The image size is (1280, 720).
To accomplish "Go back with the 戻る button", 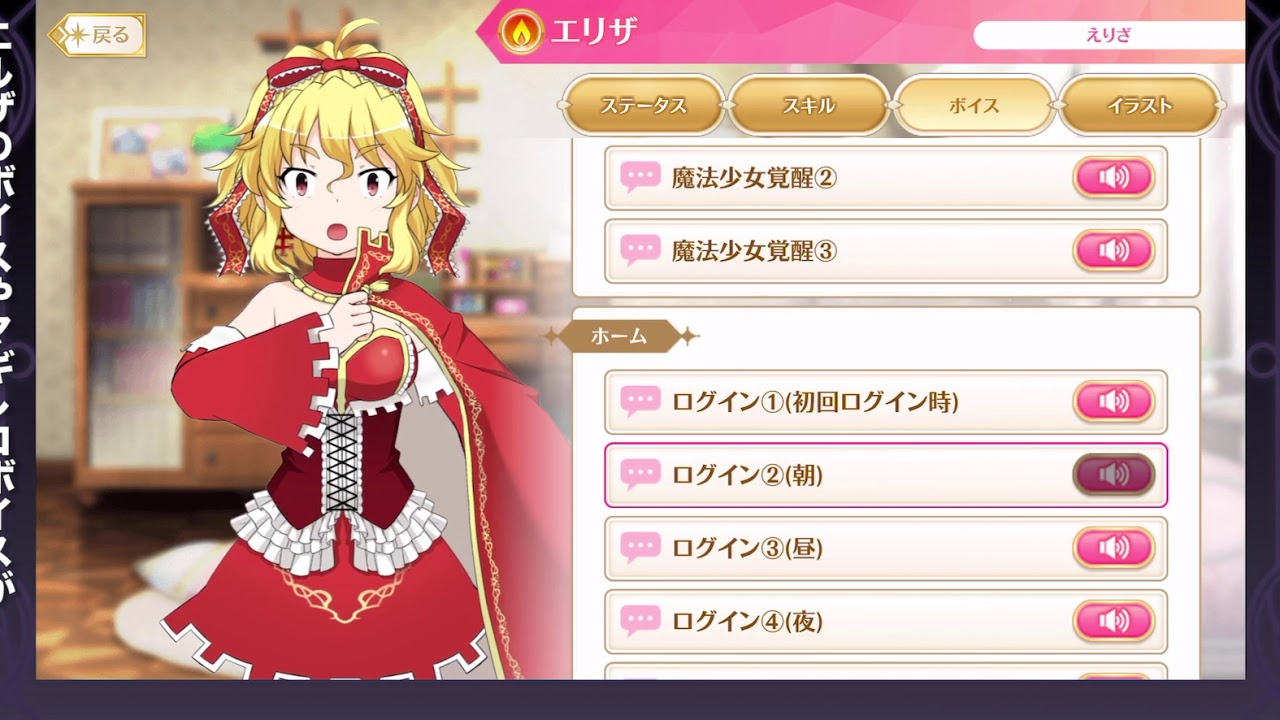I will click(x=97, y=36).
